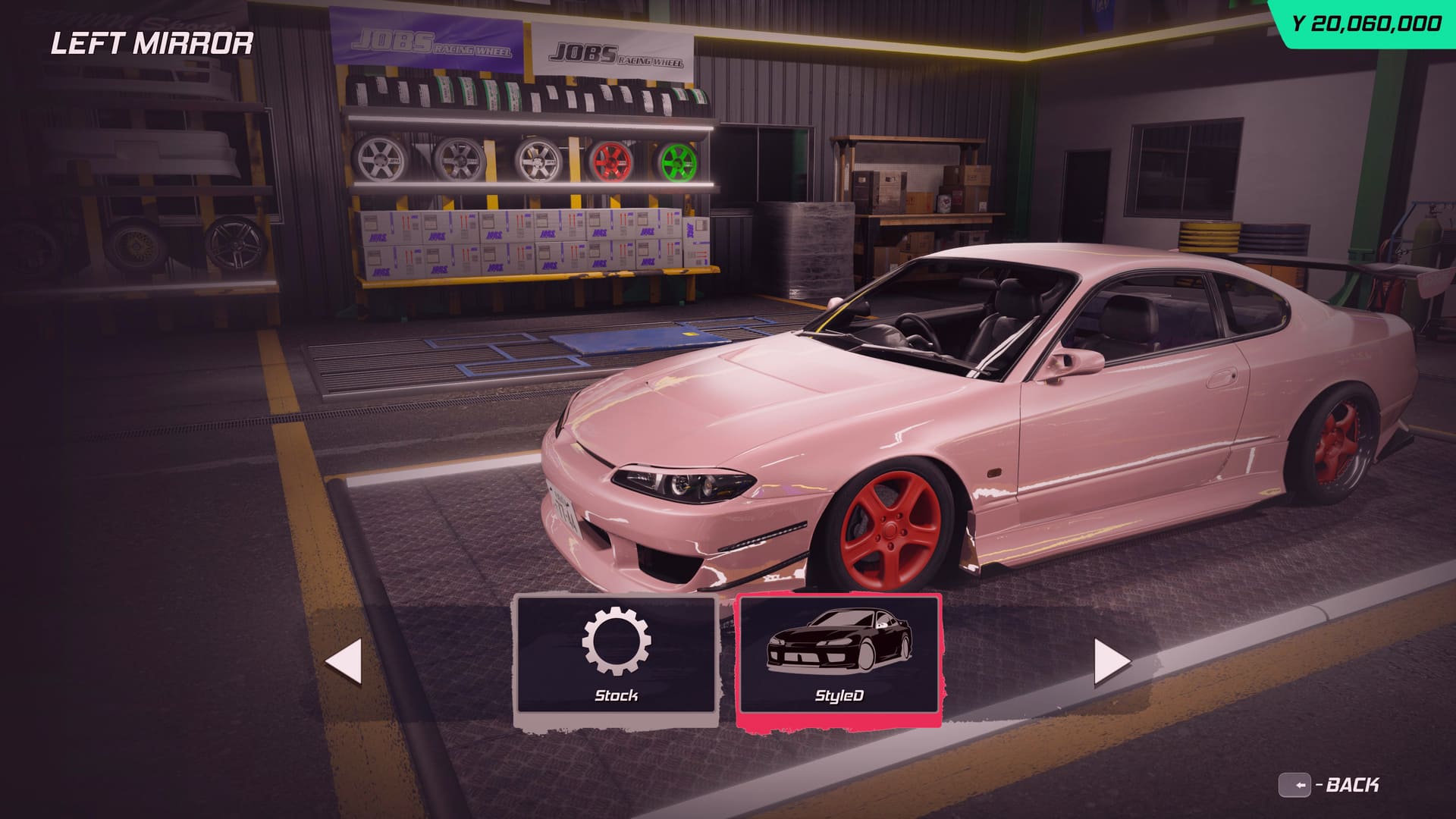This screenshot has width=1456, height=819.
Task: Click the right arrow to browse next parts
Action: pyautogui.click(x=1111, y=662)
